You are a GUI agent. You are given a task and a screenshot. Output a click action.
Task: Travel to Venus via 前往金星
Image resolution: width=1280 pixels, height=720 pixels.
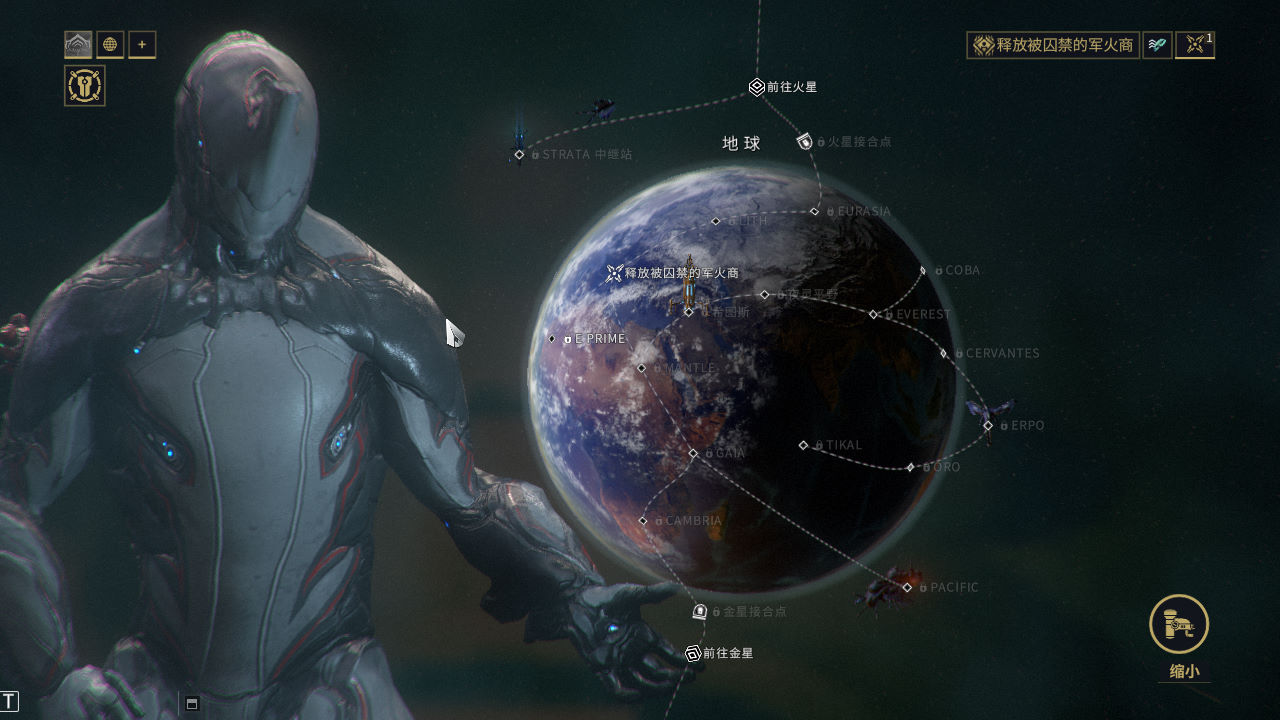coord(692,653)
